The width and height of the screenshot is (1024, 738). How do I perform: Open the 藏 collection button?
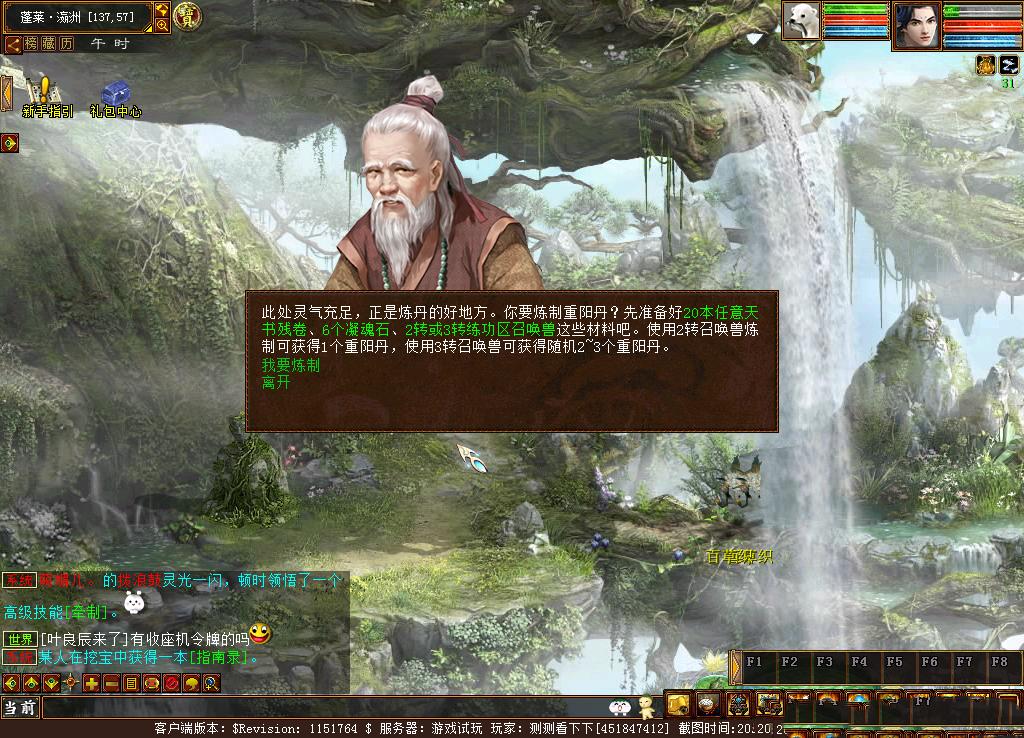50,44
